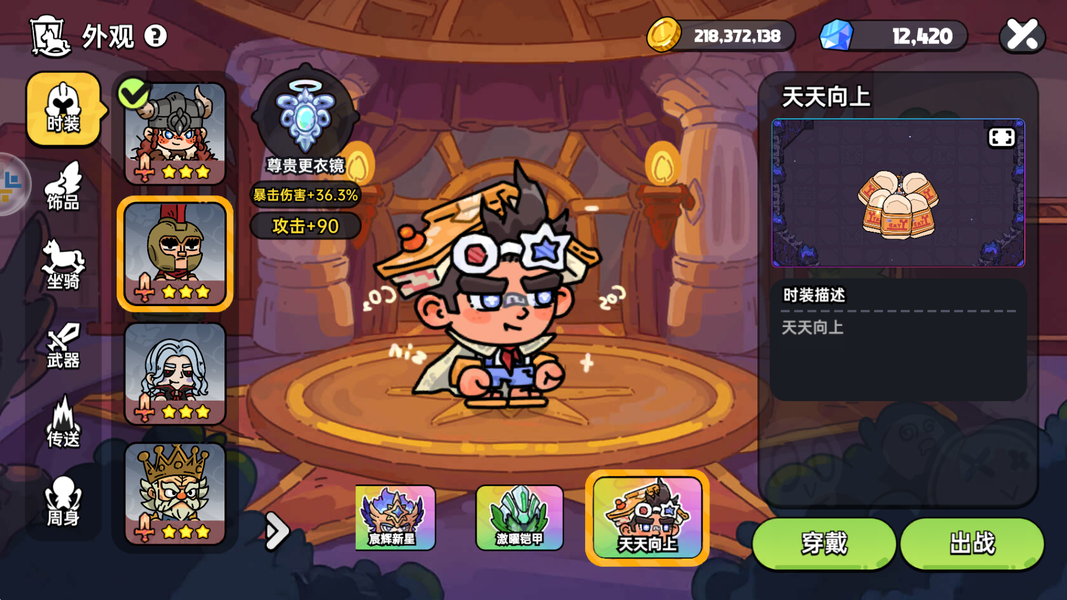Image resolution: width=1067 pixels, height=600 pixels.
Task: Expand the costume preview to fullscreen
Action: click(1001, 138)
